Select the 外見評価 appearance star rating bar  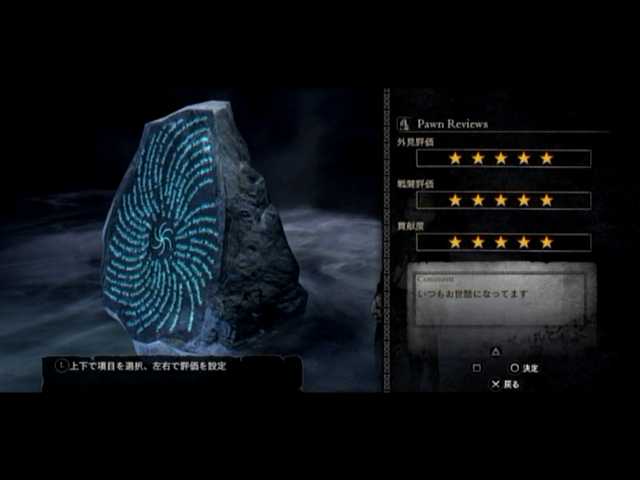pos(503,158)
